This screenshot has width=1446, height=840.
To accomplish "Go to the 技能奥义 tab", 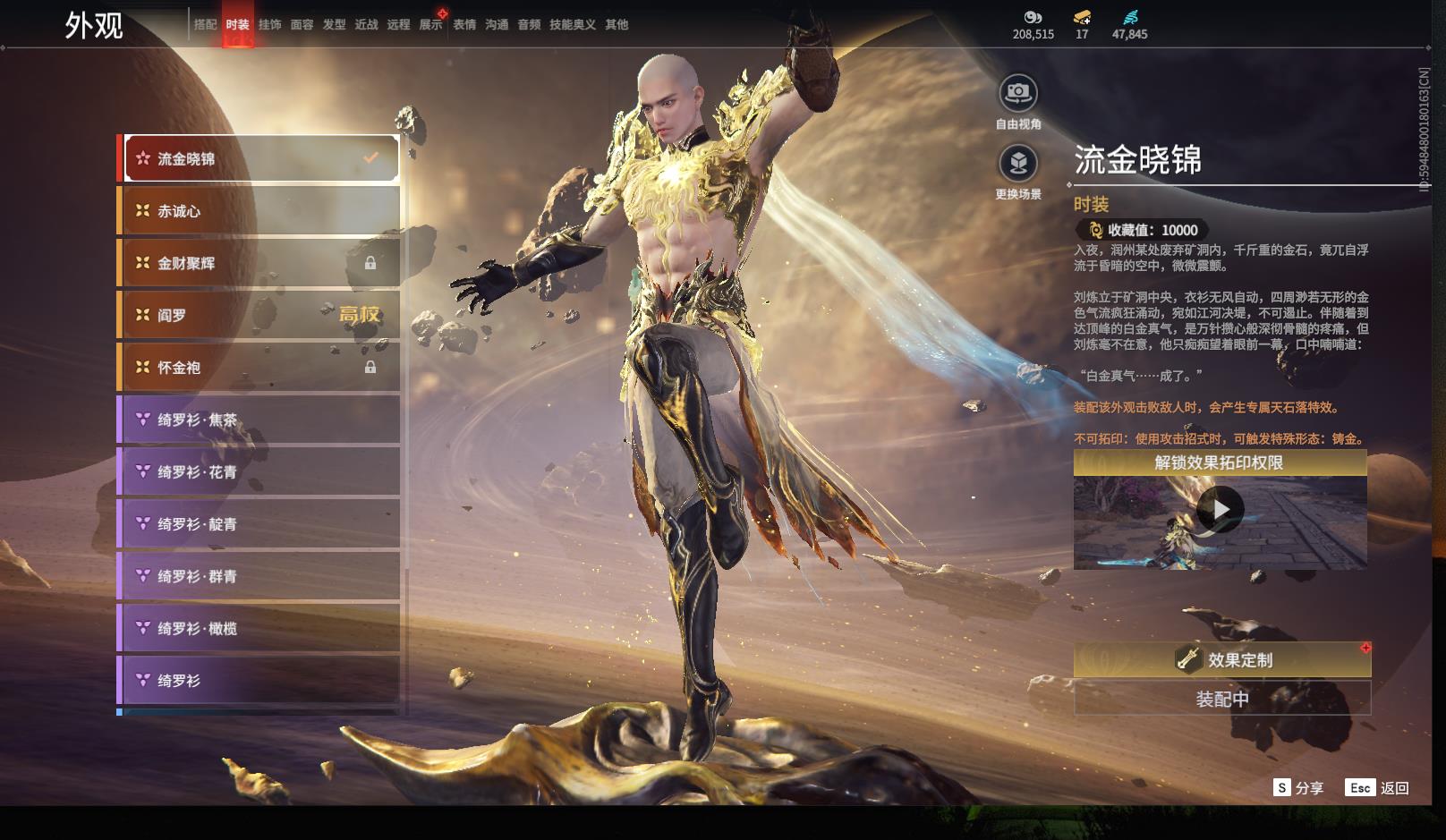I will point(572,25).
